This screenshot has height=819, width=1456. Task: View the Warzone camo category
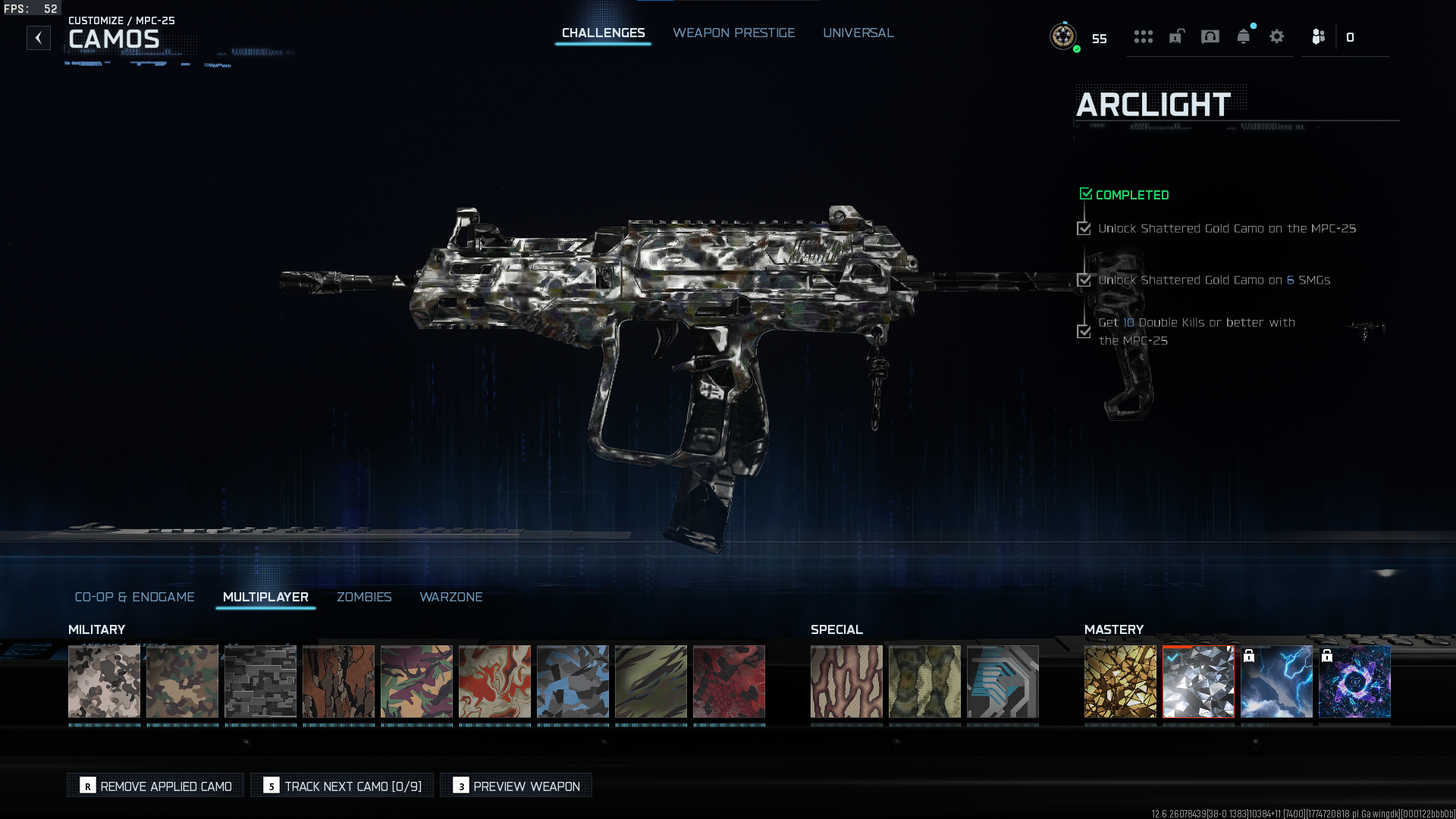click(x=450, y=597)
